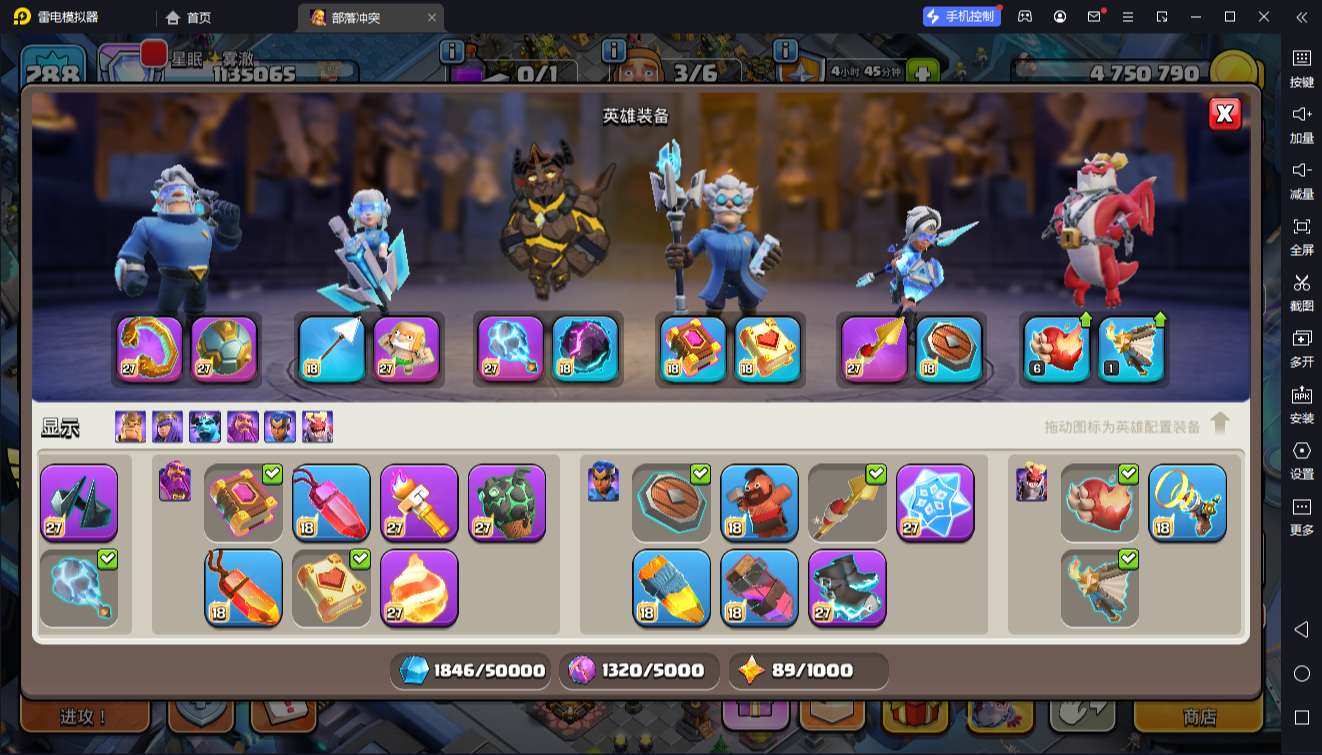Show only Barbarian King equipment
Viewport: 1322px width, 755px height.
coord(130,427)
